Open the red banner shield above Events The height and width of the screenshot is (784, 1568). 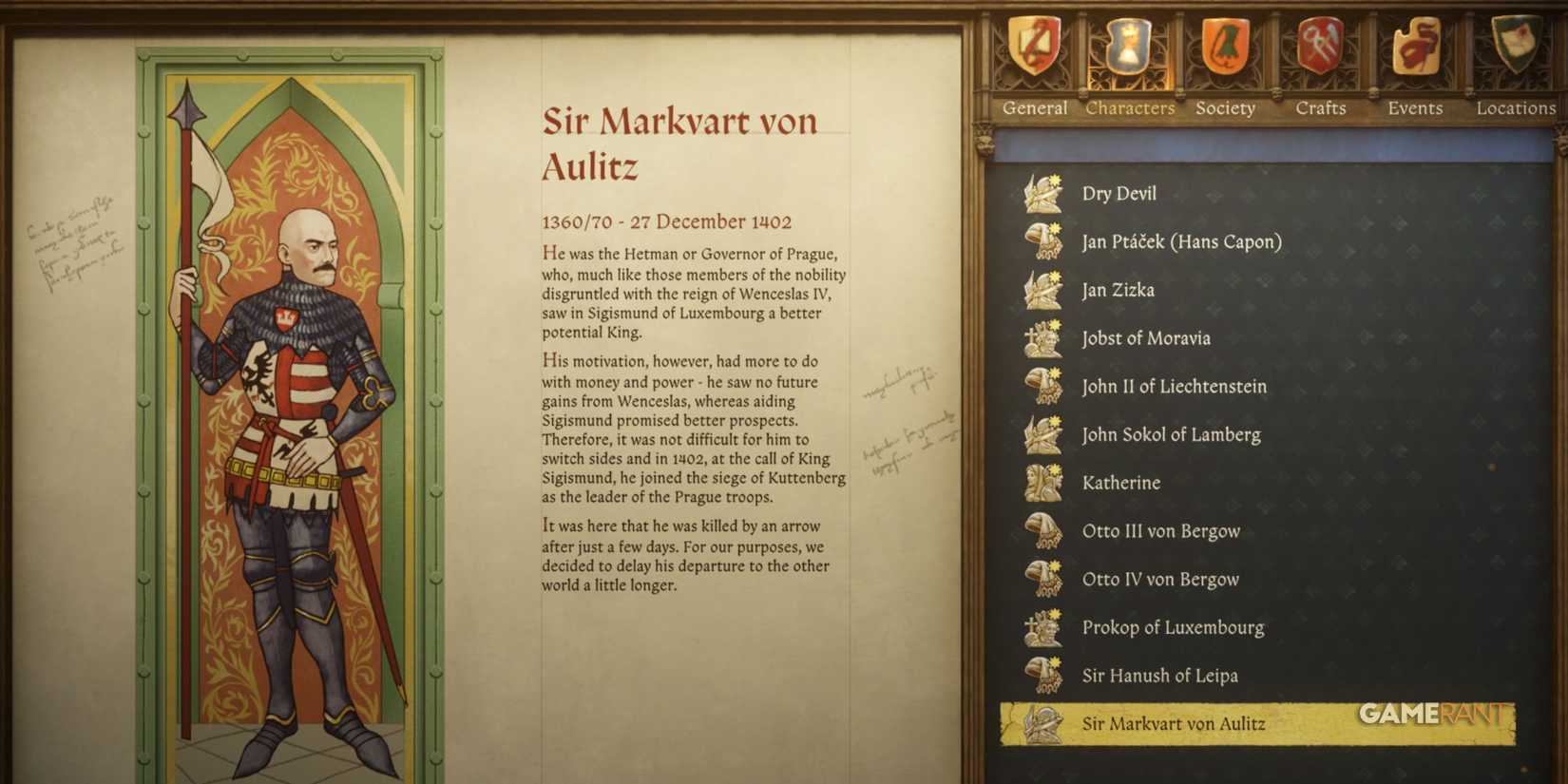click(x=1414, y=48)
